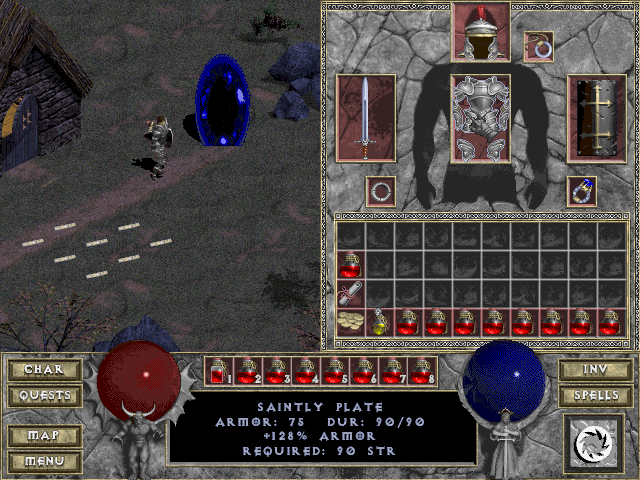This screenshot has height=480, width=640.
Task: Select the yellow potion in inventory
Action: coord(380,321)
